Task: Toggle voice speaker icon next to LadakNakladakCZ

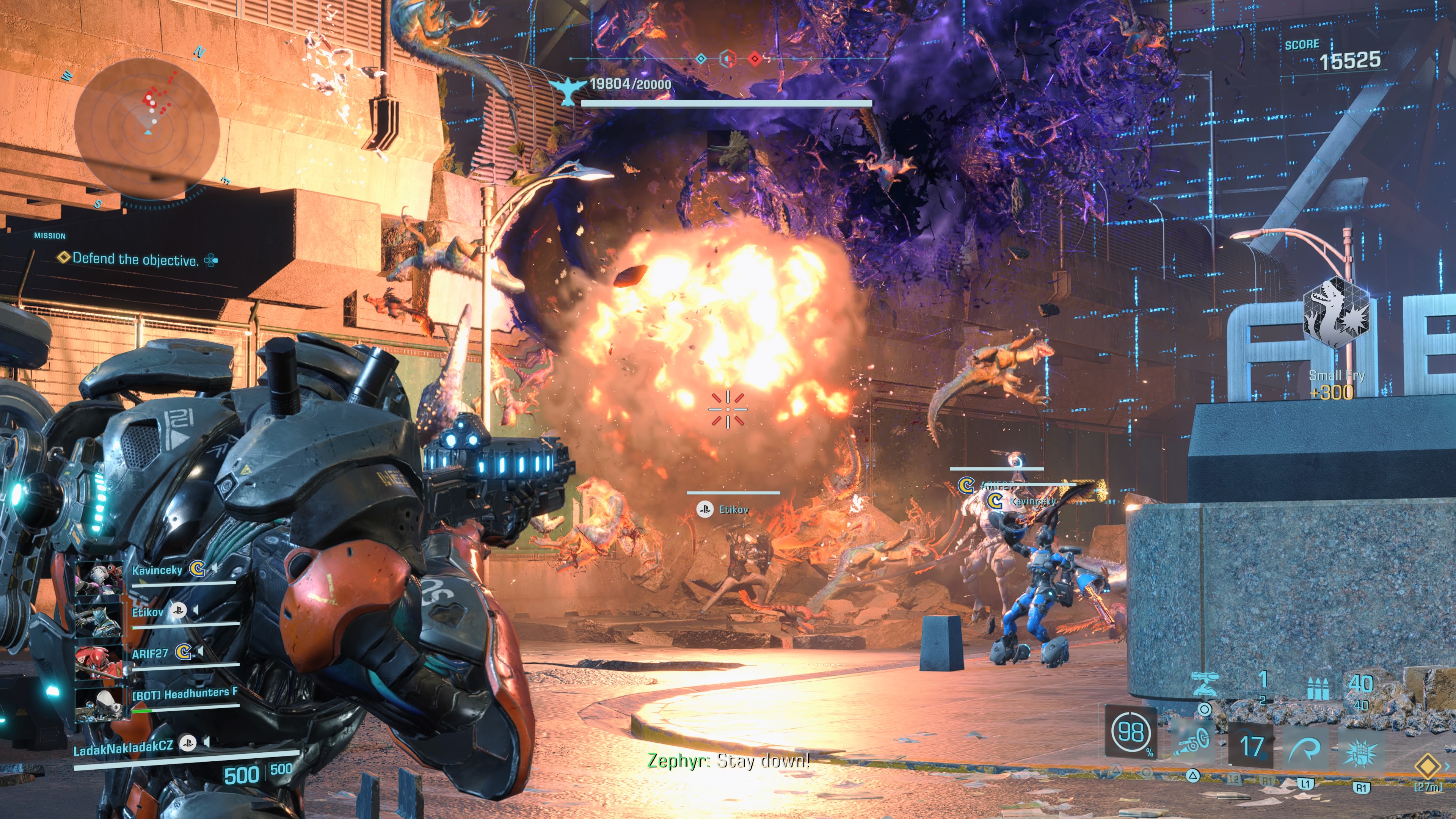Action: click(x=207, y=742)
